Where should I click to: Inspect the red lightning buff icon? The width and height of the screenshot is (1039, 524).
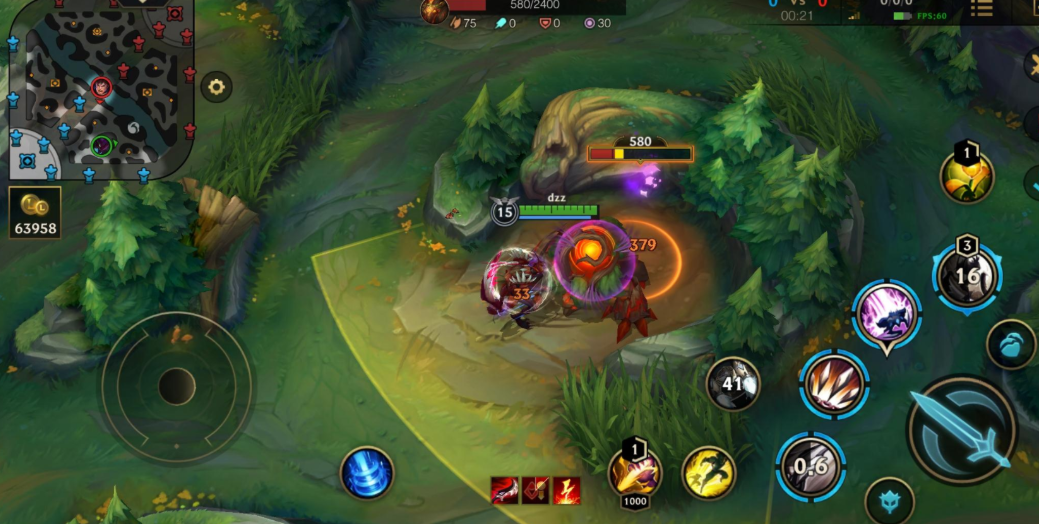(x=567, y=490)
